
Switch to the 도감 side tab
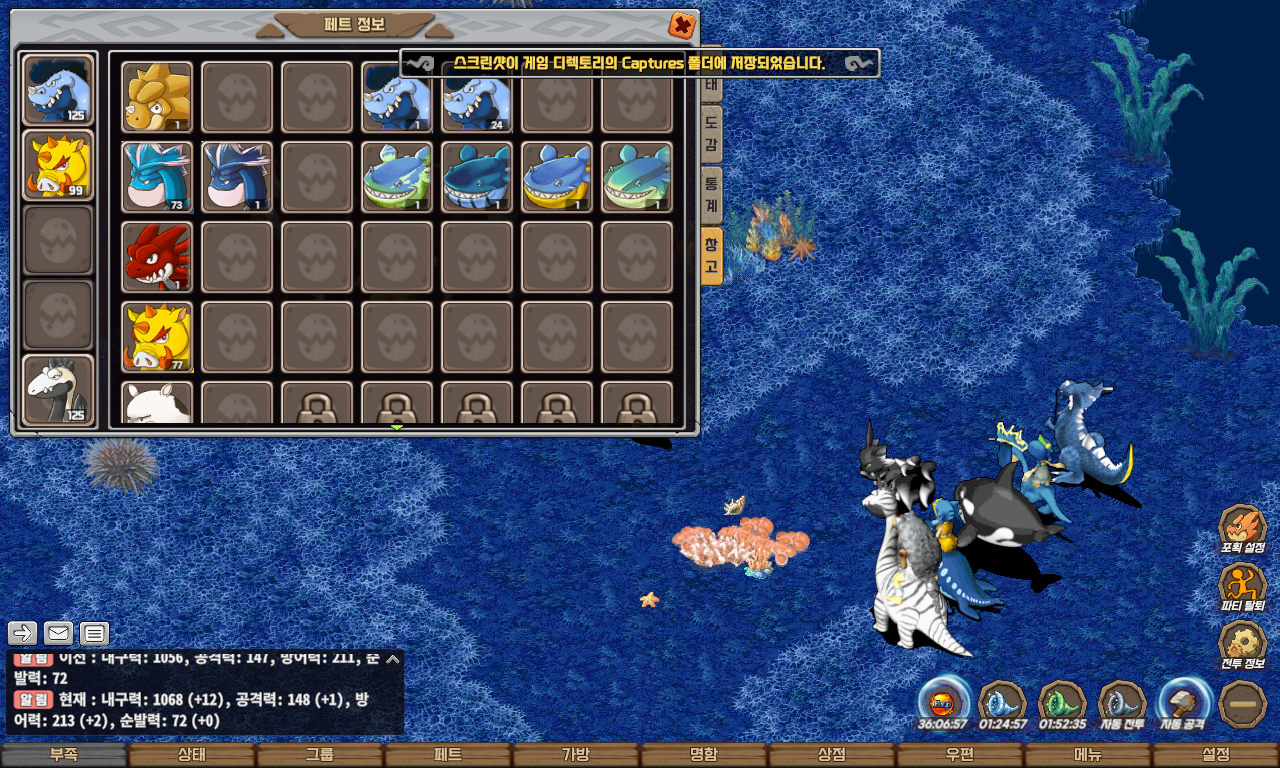[x=711, y=134]
